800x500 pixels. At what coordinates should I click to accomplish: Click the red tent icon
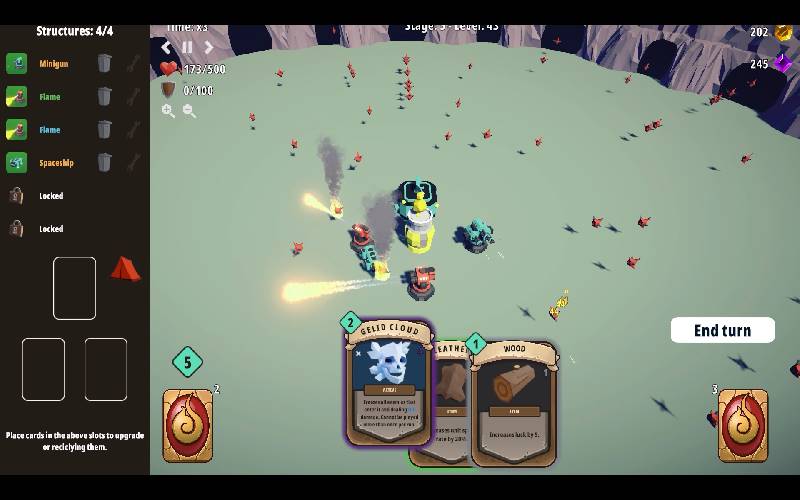click(x=125, y=268)
